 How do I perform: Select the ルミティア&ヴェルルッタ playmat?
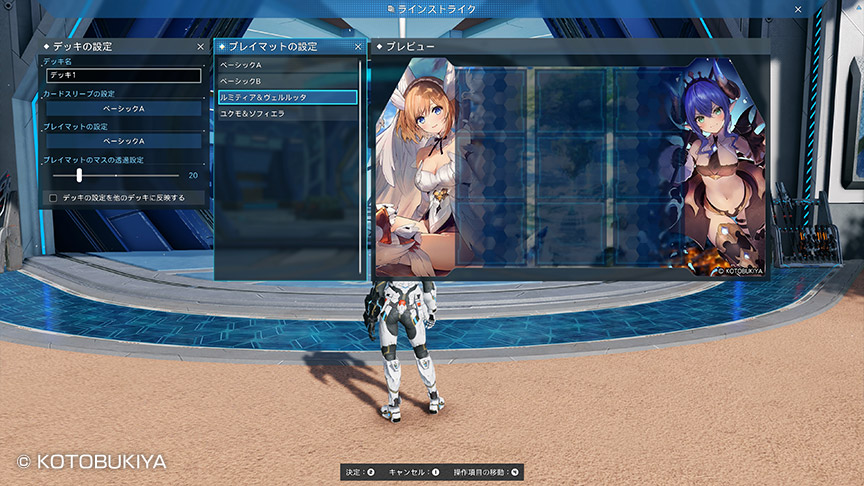[287, 97]
